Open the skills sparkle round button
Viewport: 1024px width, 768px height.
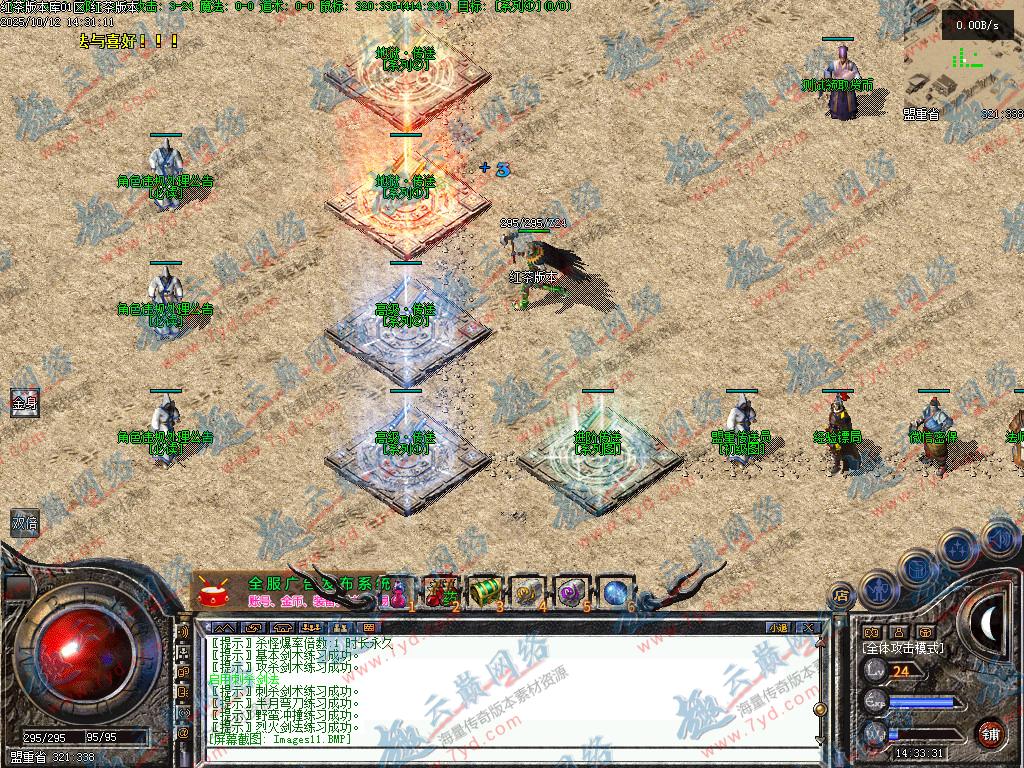coord(959,548)
